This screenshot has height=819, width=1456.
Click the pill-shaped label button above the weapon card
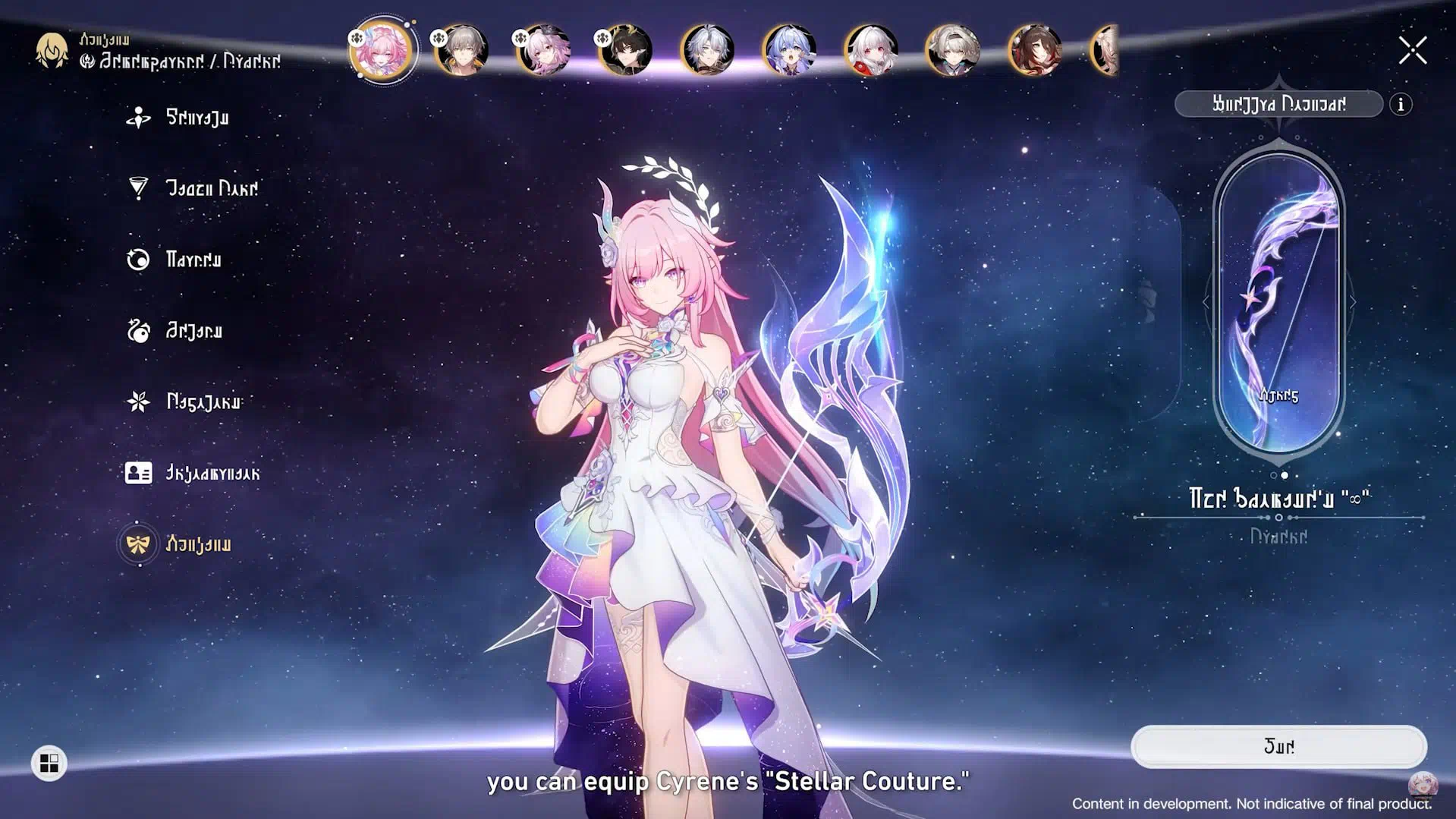pos(1278,104)
